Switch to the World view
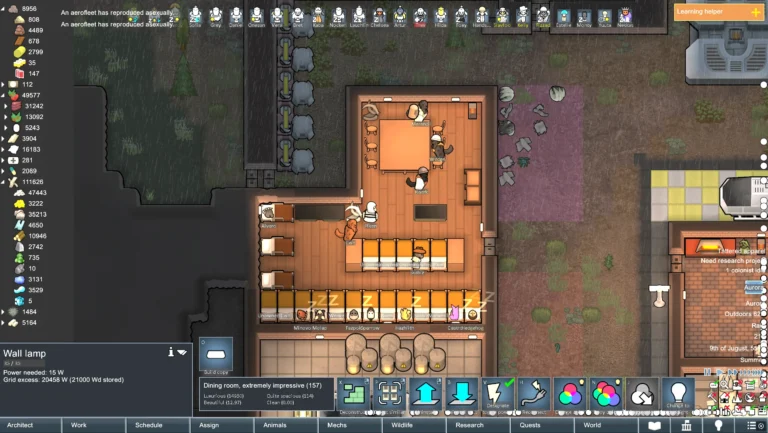 click(593, 425)
